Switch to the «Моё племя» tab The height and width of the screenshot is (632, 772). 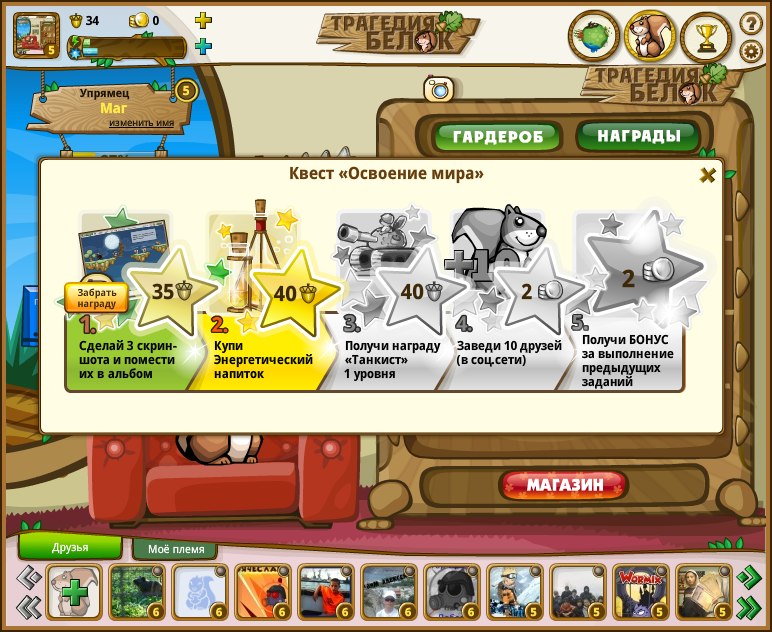[176, 549]
